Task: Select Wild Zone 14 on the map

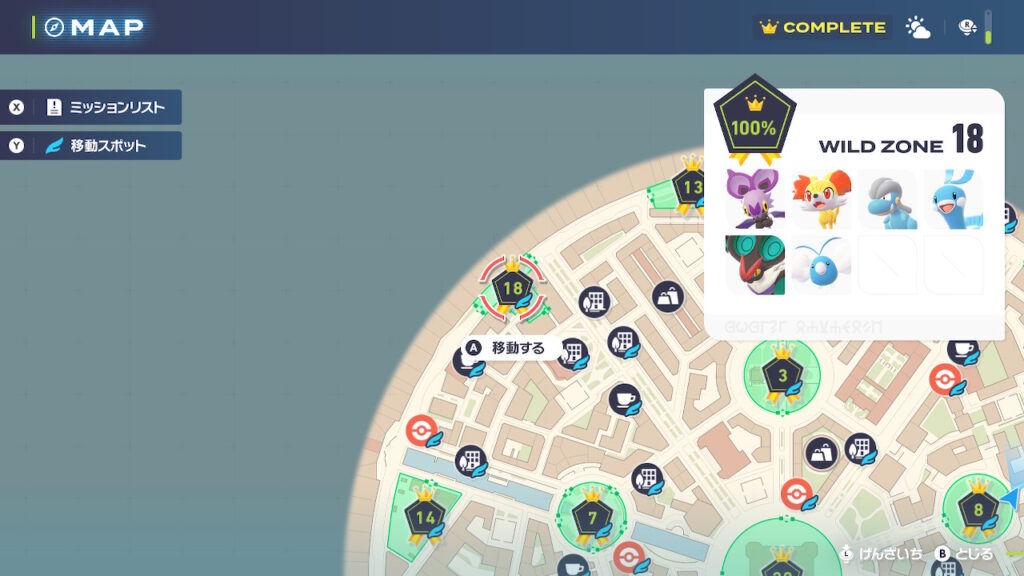Action: click(x=425, y=517)
